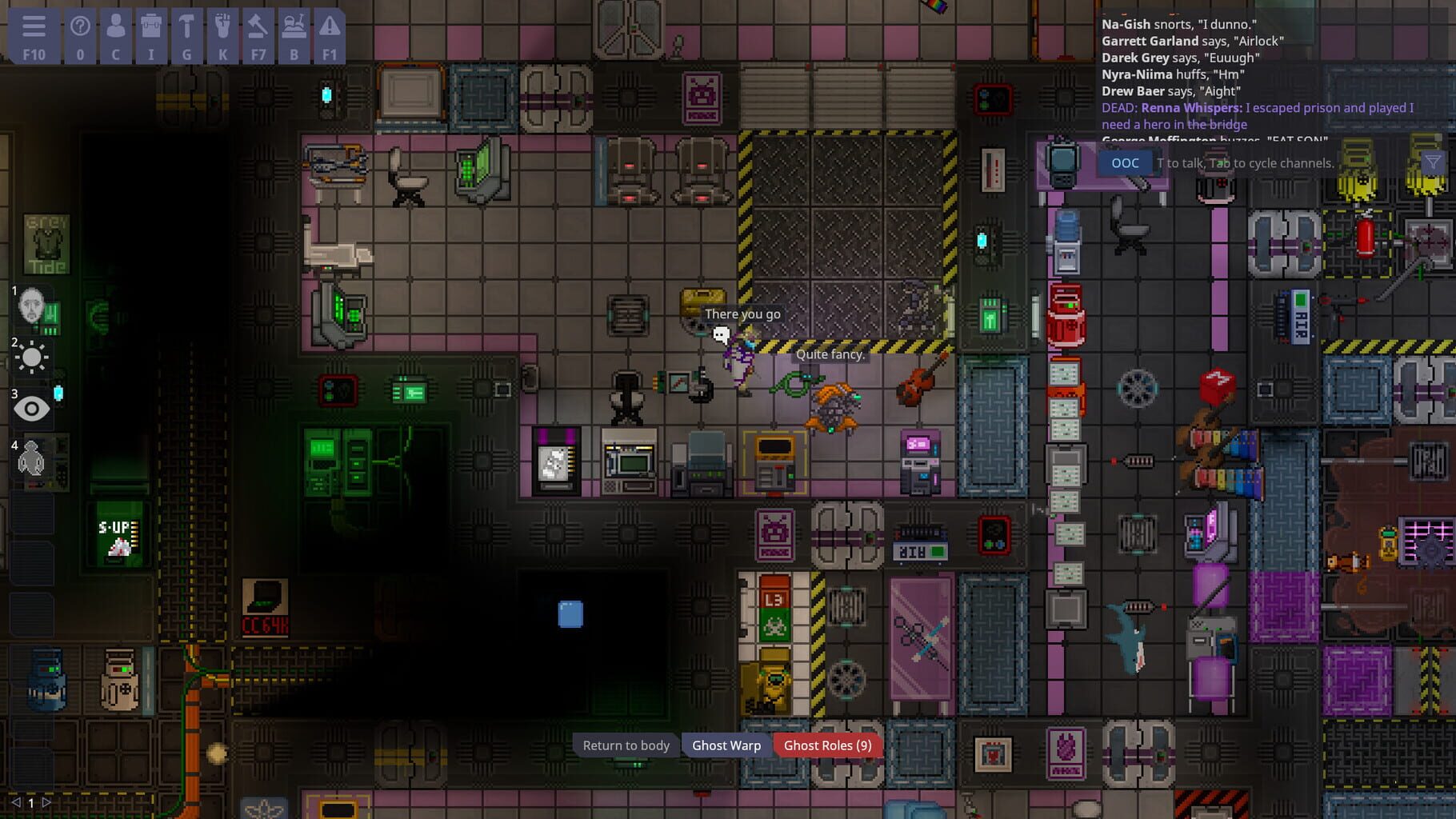The width and height of the screenshot is (1456, 819).
Task: Open the sandbox icon labeled B
Action: point(294,33)
